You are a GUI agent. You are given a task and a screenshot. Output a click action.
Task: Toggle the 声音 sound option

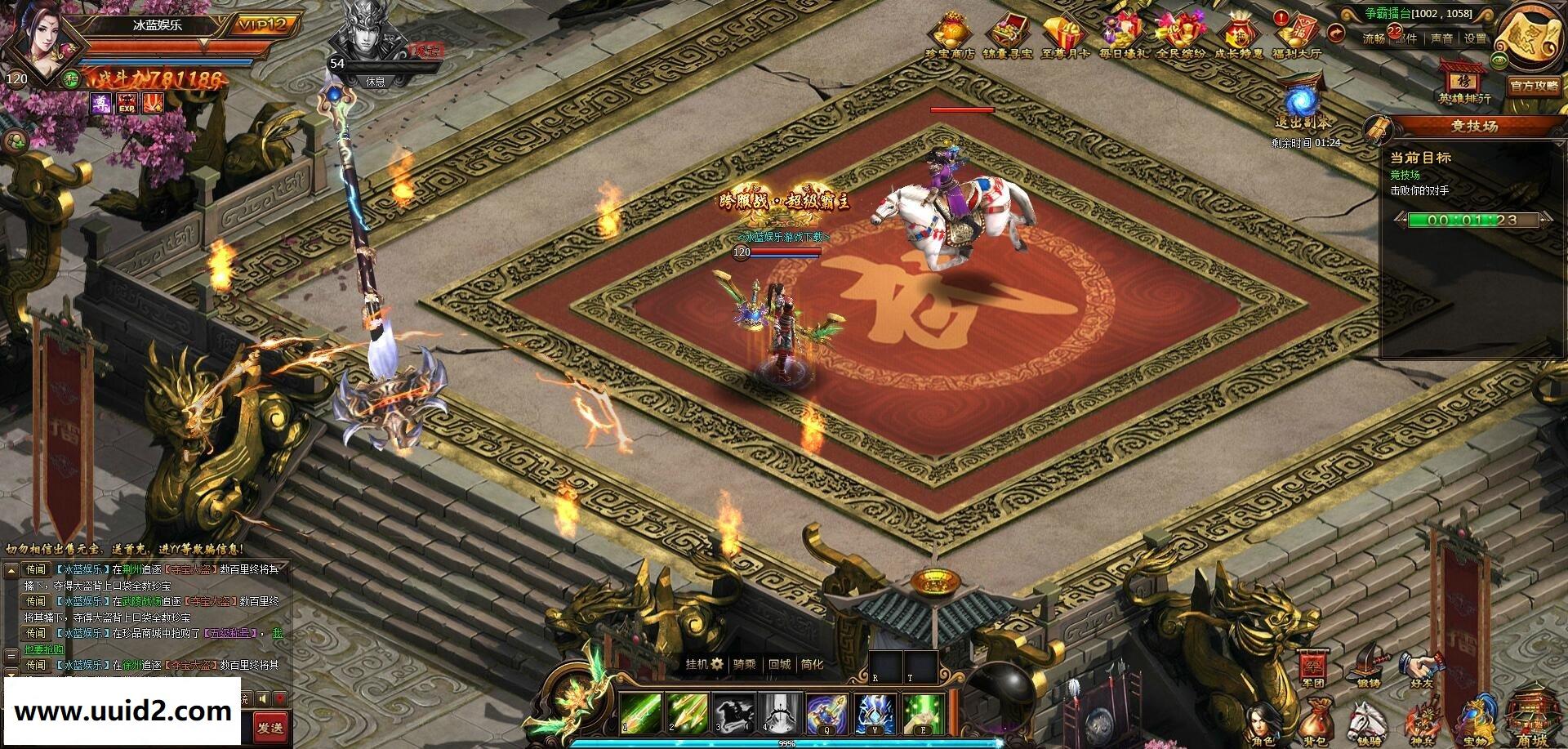[x=1441, y=38]
